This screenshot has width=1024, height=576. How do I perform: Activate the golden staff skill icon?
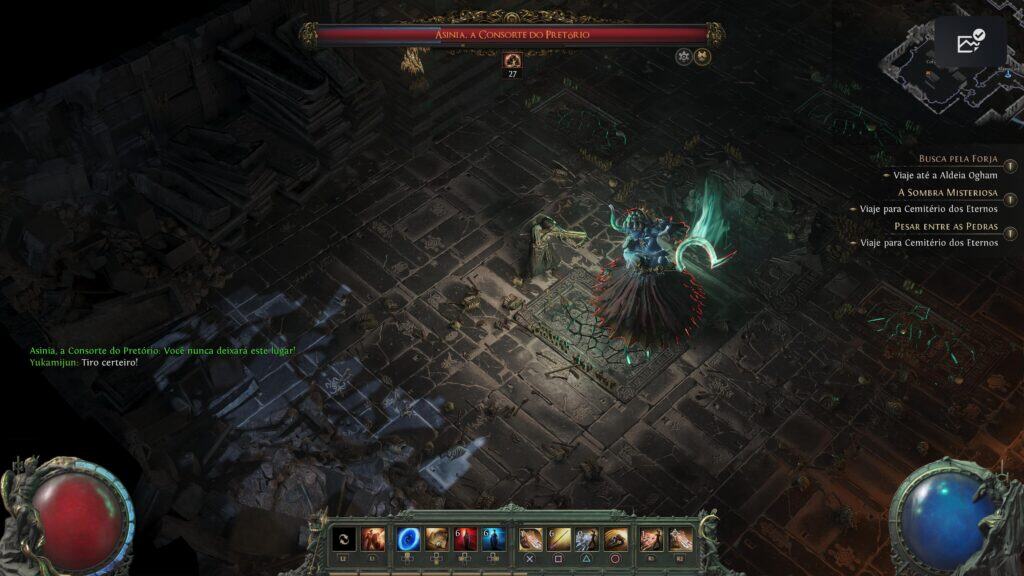click(558, 539)
